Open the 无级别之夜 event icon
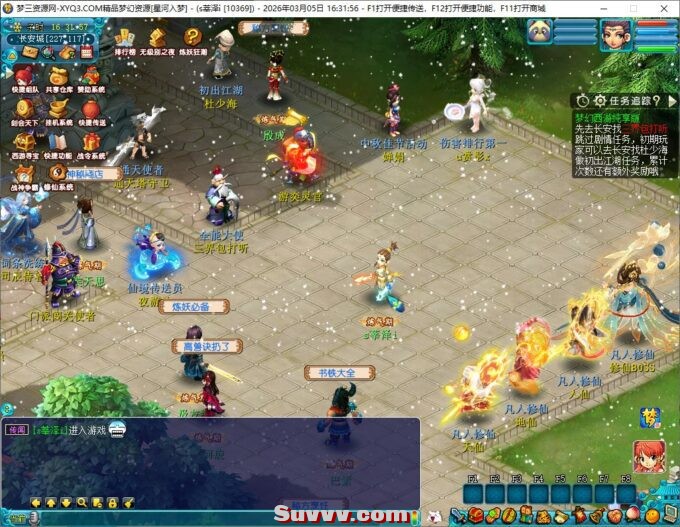680x527 pixels. (x=158, y=39)
